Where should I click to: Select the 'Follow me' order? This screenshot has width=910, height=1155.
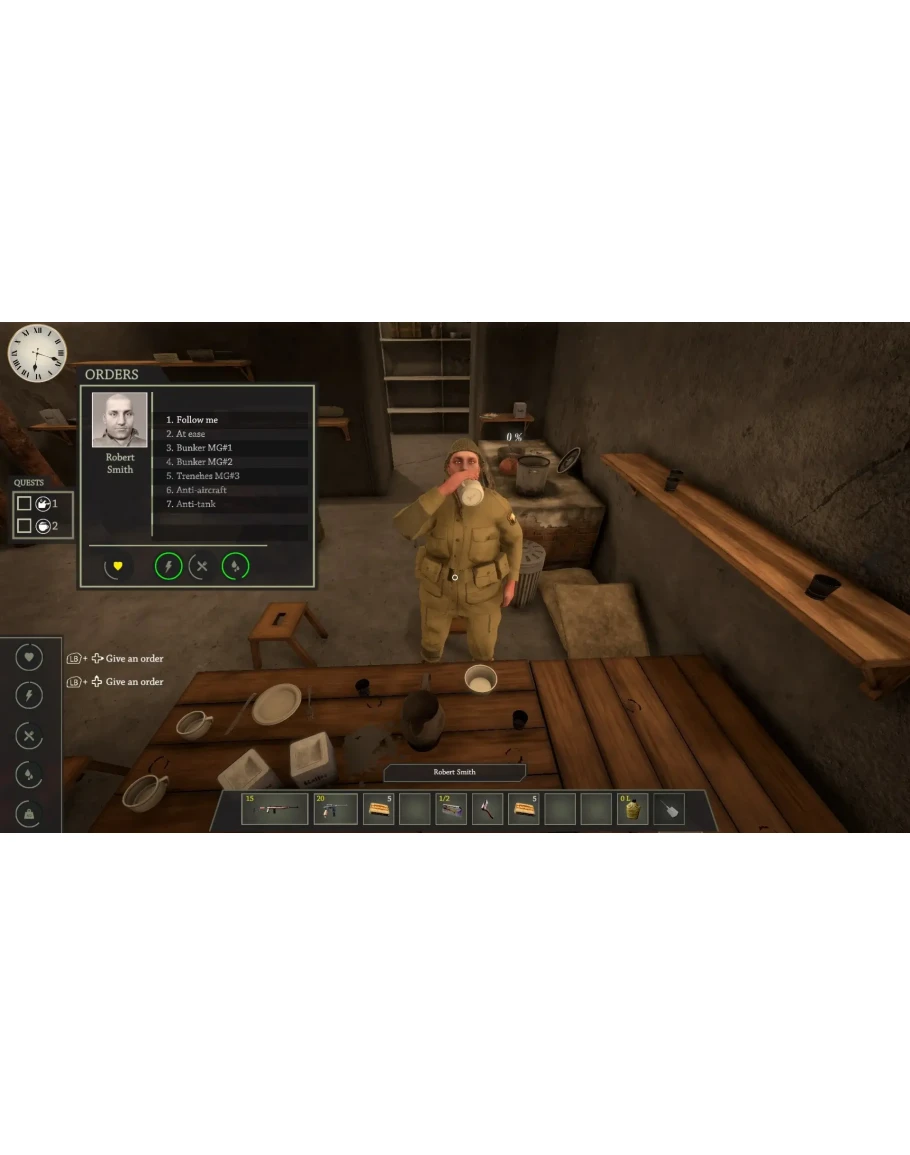click(x=197, y=420)
